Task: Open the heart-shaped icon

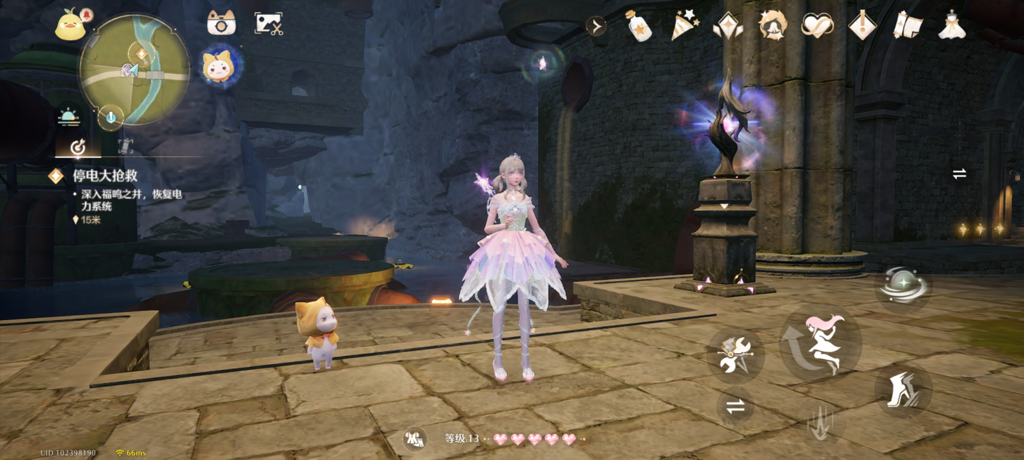Action: pyautogui.click(x=817, y=26)
